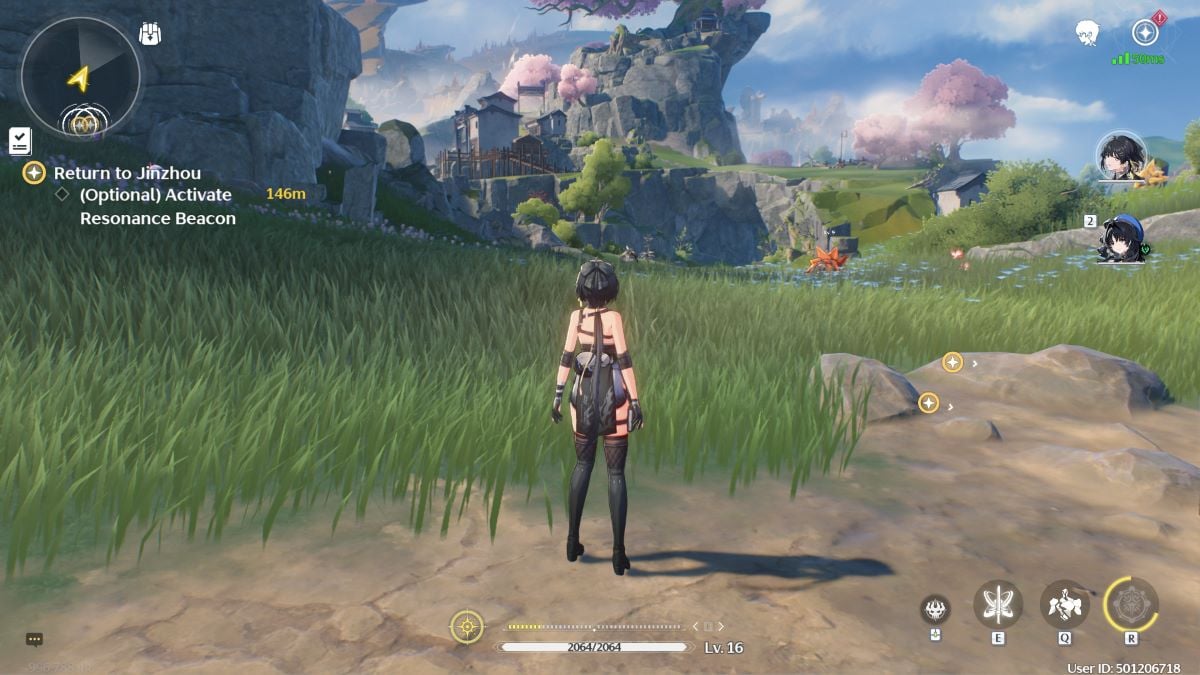The height and width of the screenshot is (675, 1200).
Task: Open the white character head icon
Action: pyautogui.click(x=1088, y=34)
